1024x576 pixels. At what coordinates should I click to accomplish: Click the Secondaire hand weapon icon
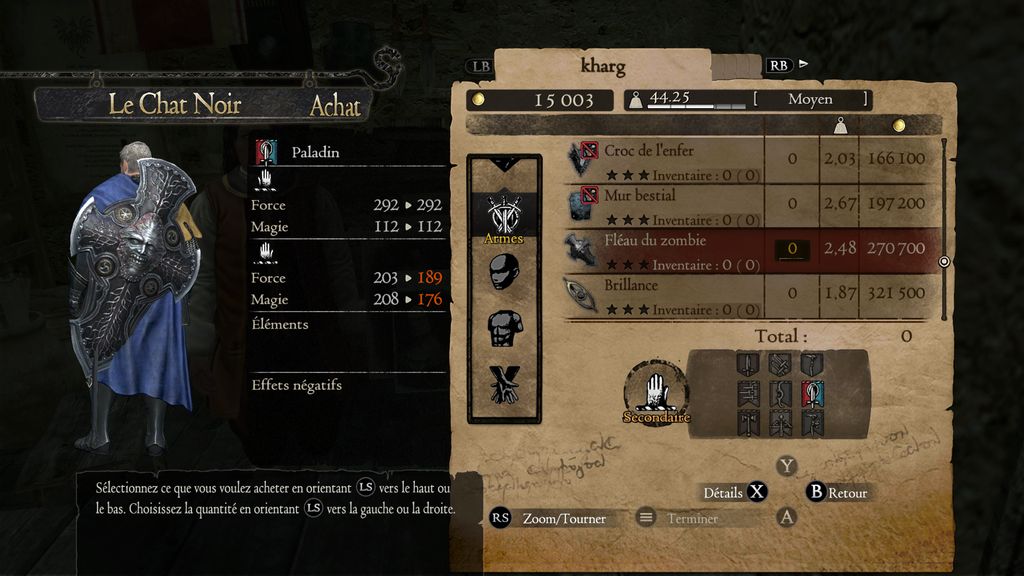point(656,390)
